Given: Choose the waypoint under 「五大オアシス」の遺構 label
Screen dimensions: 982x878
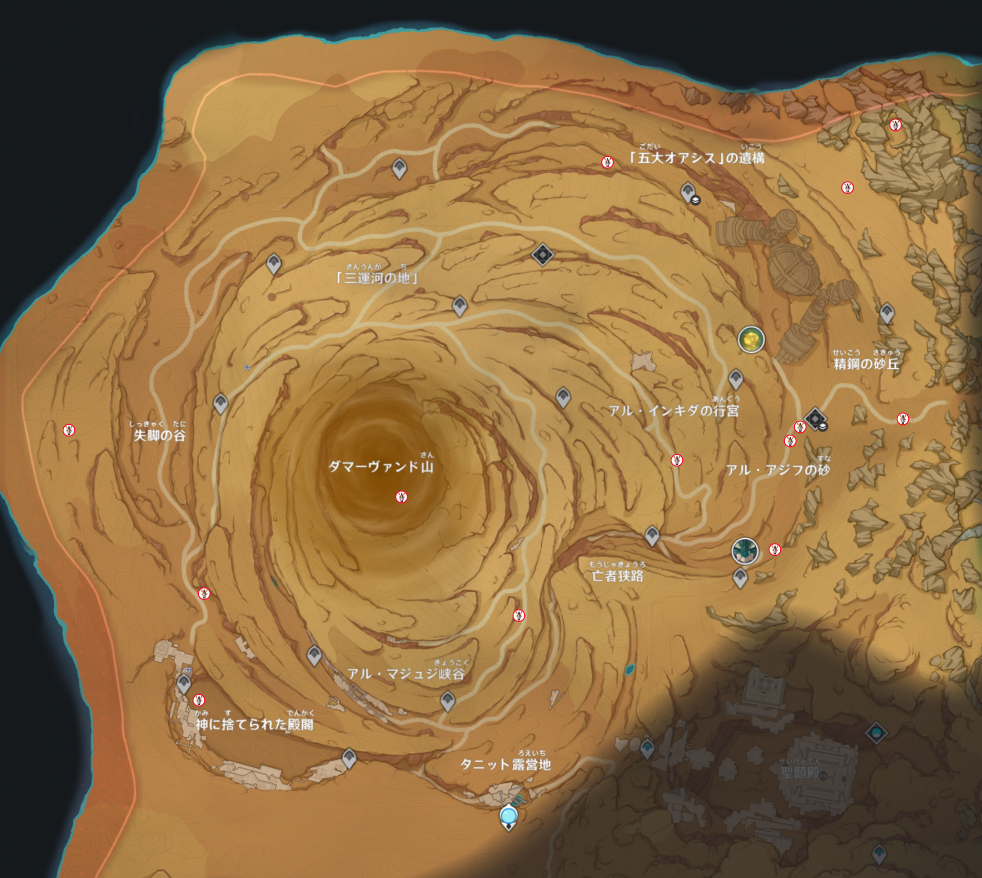Looking at the screenshot, I should point(688,191).
